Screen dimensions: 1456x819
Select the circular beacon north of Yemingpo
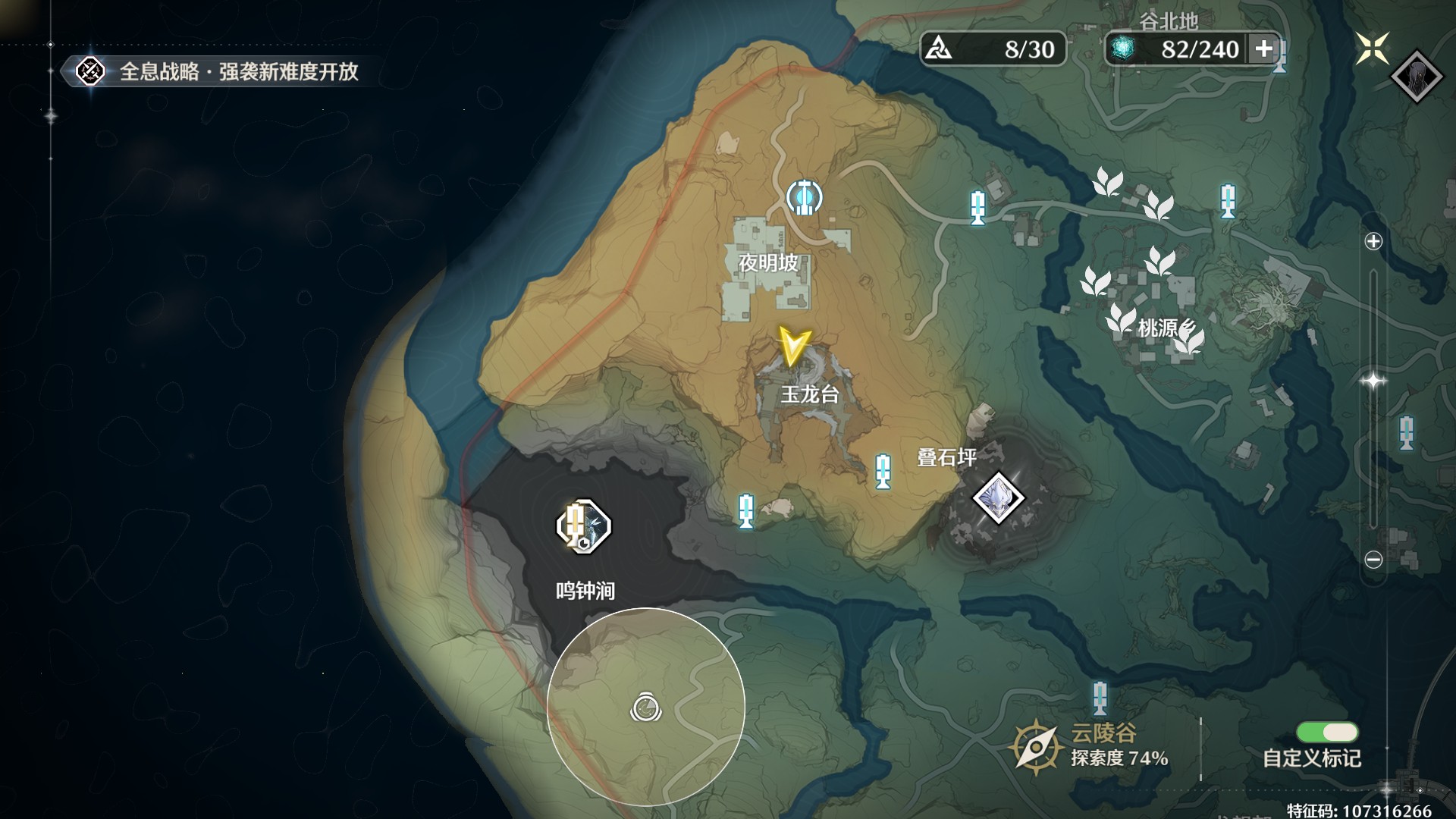tap(804, 197)
